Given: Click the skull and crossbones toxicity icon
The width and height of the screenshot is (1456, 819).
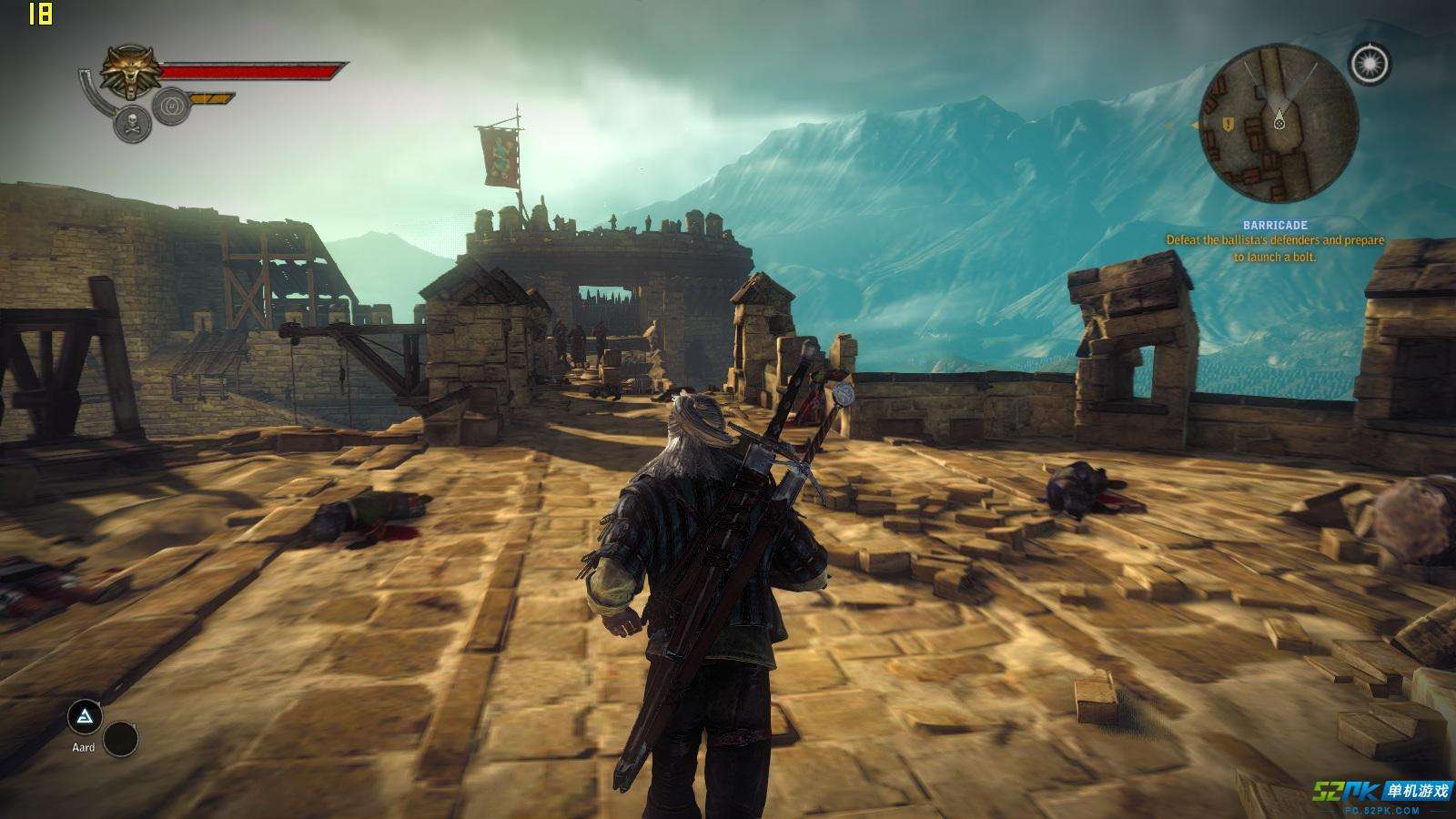Looking at the screenshot, I should 132,123.
